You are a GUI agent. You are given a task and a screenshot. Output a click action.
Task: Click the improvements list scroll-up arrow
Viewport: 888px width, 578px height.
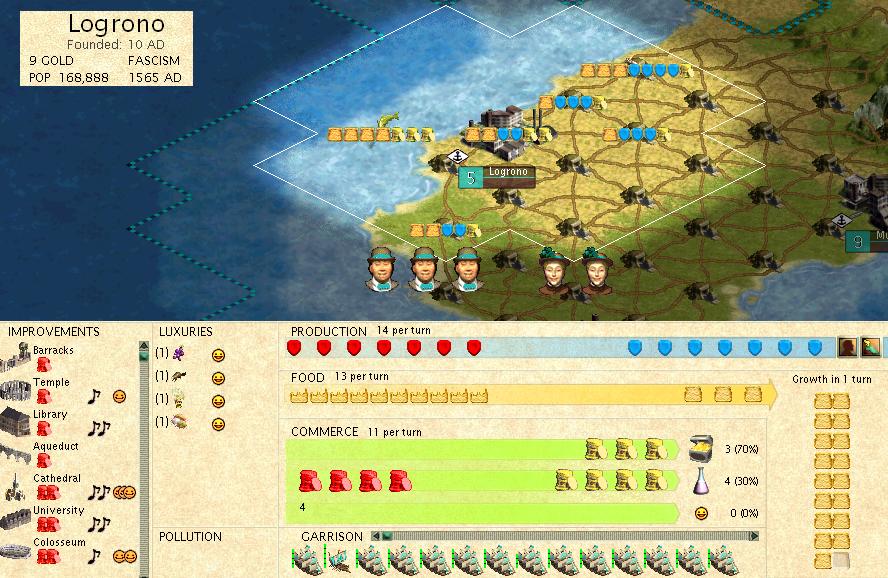[144, 346]
